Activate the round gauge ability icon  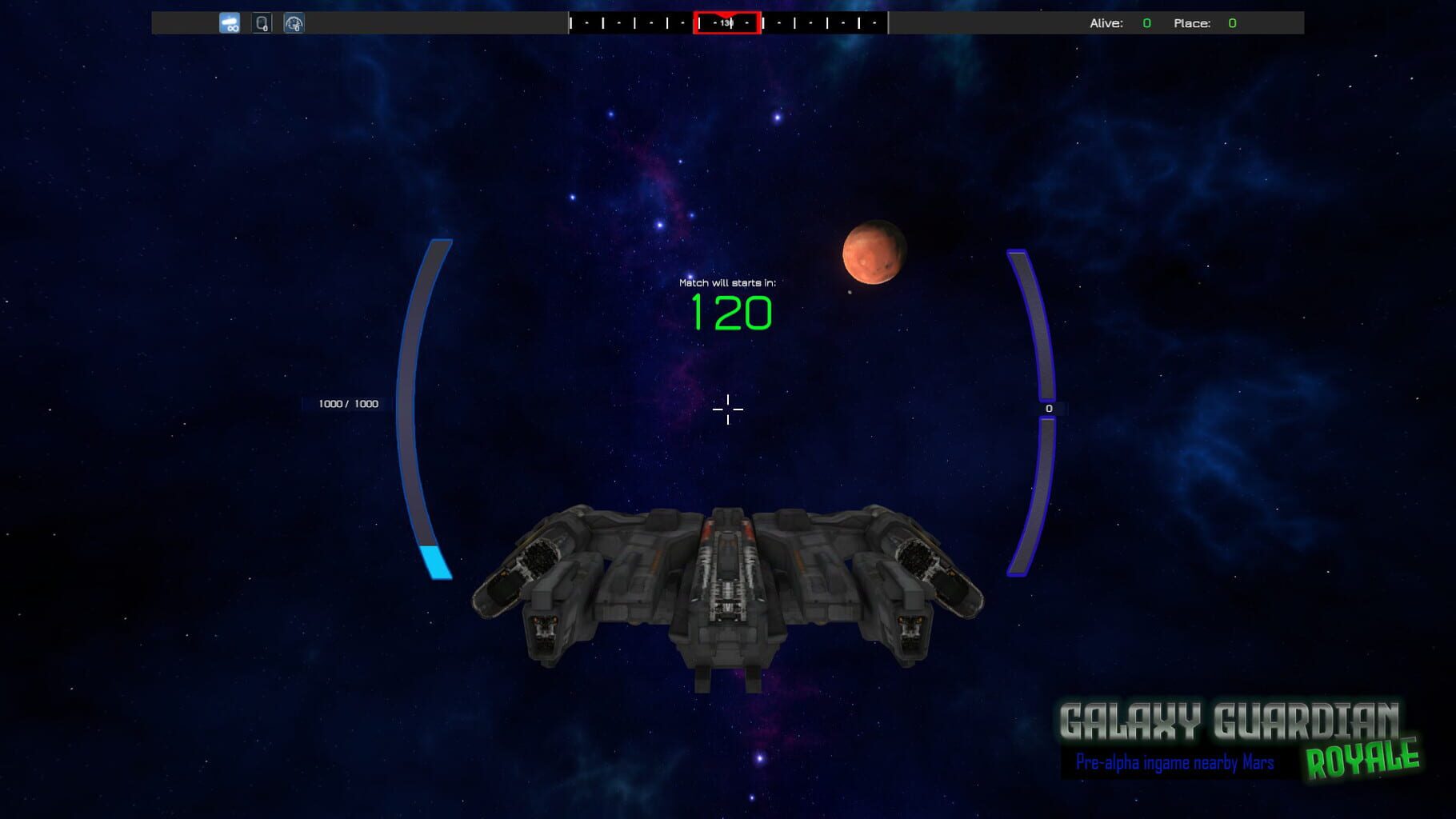(x=294, y=23)
